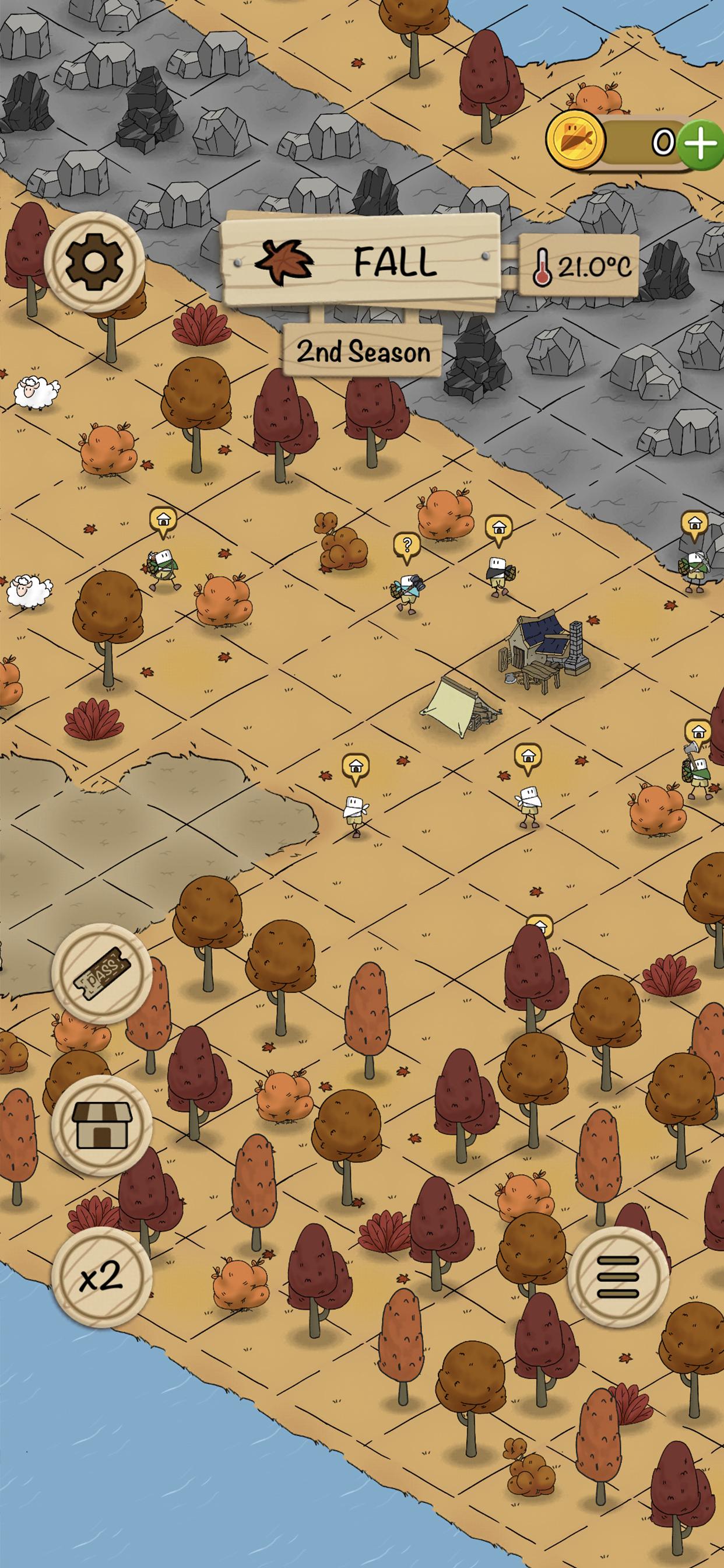Open the shop stall button

(x=101, y=1125)
